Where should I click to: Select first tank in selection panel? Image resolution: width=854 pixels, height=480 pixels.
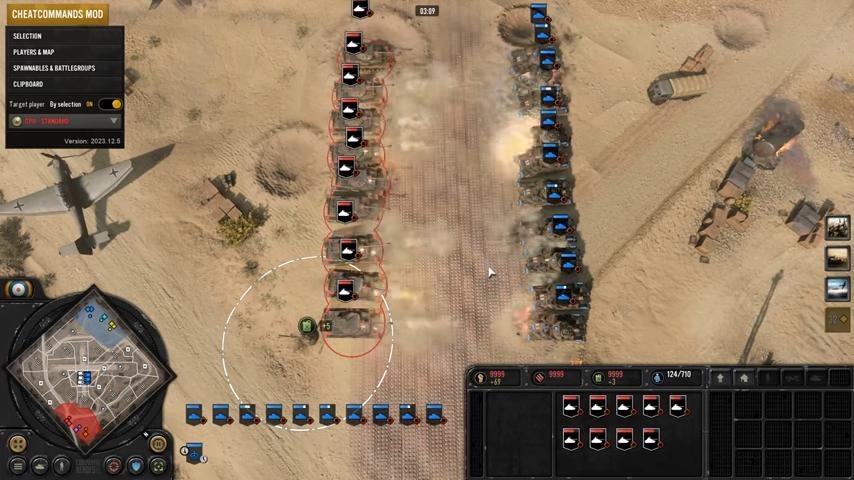[571, 406]
